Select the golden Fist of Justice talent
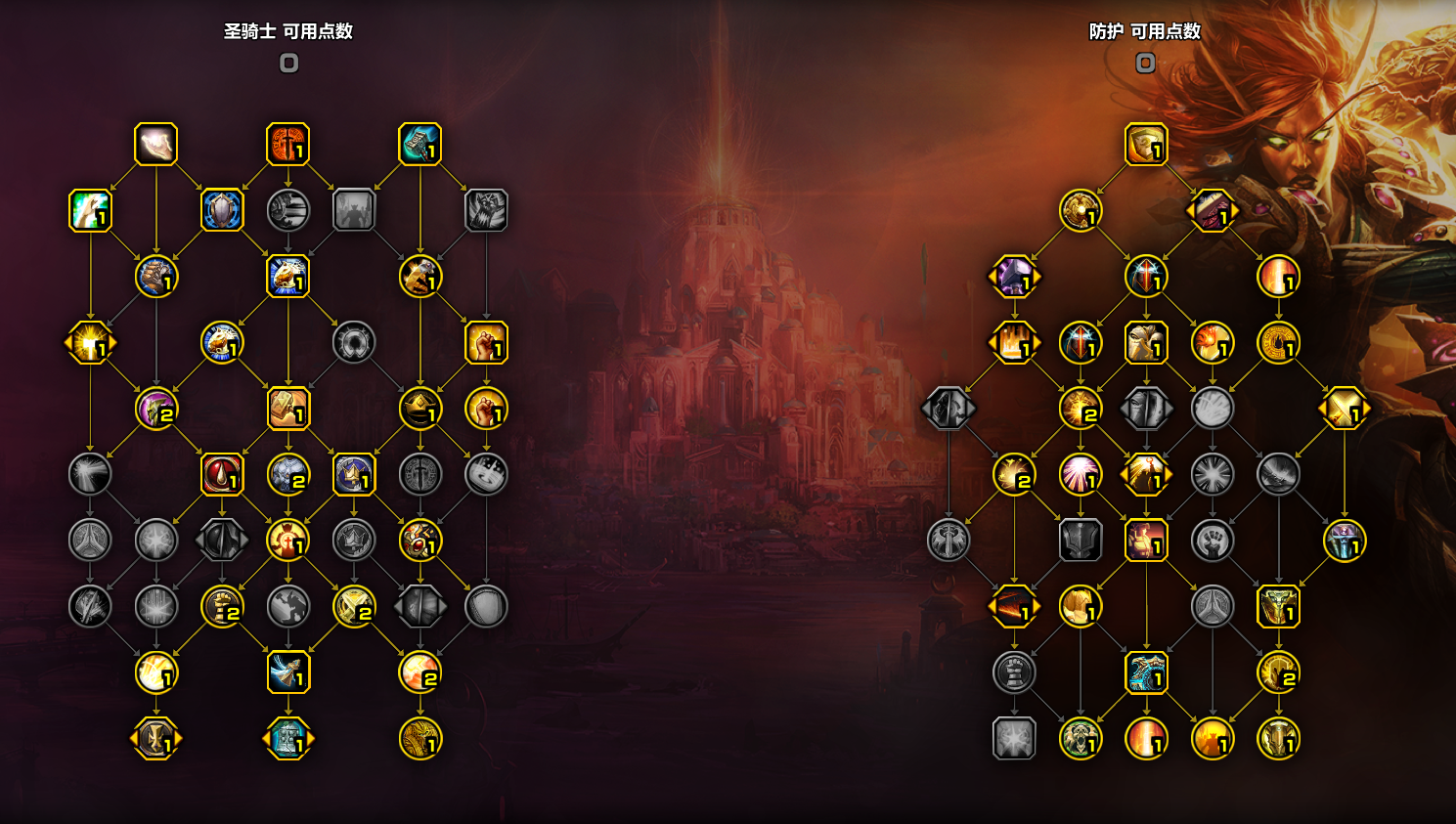The image size is (1456, 824). coord(486,344)
